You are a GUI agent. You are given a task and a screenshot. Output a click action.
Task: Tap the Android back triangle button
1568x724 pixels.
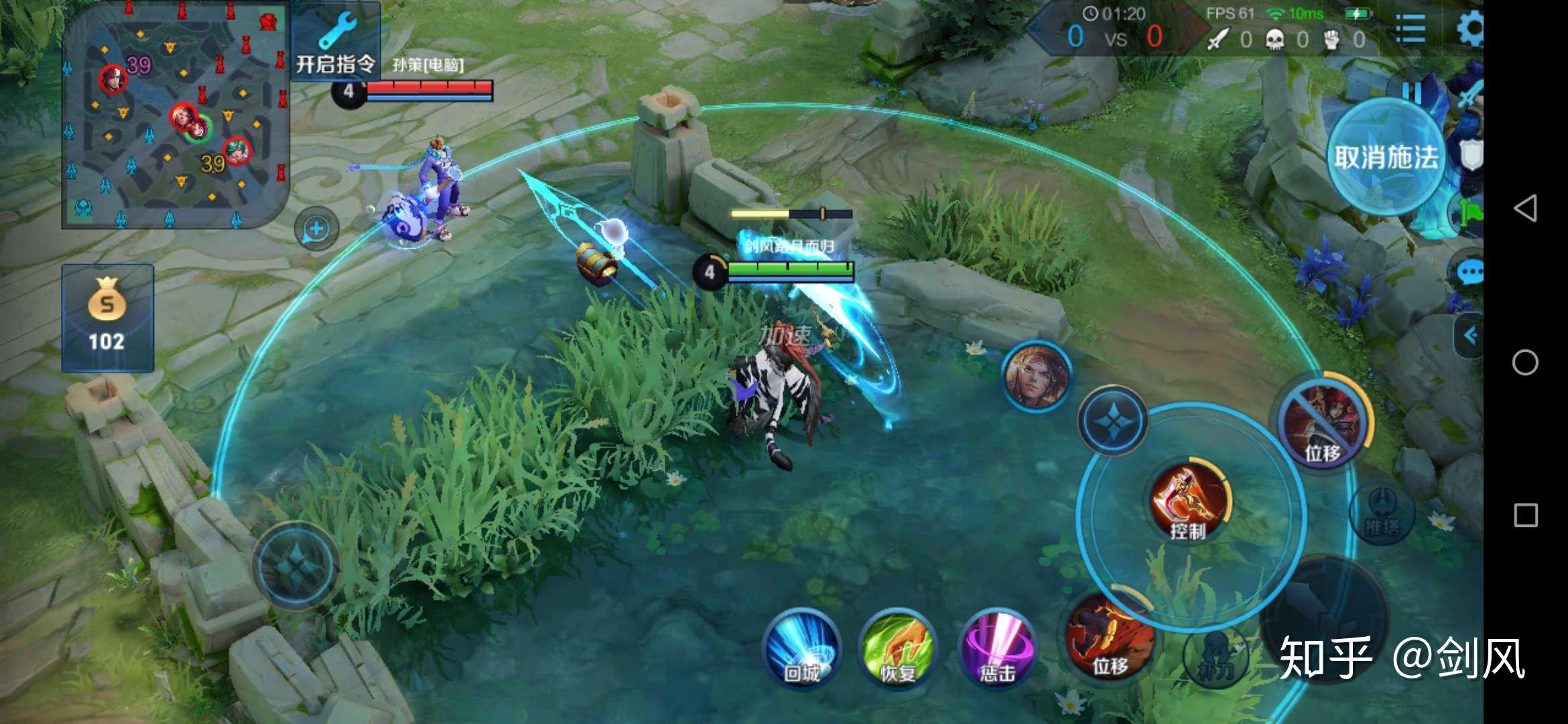click(x=1525, y=208)
